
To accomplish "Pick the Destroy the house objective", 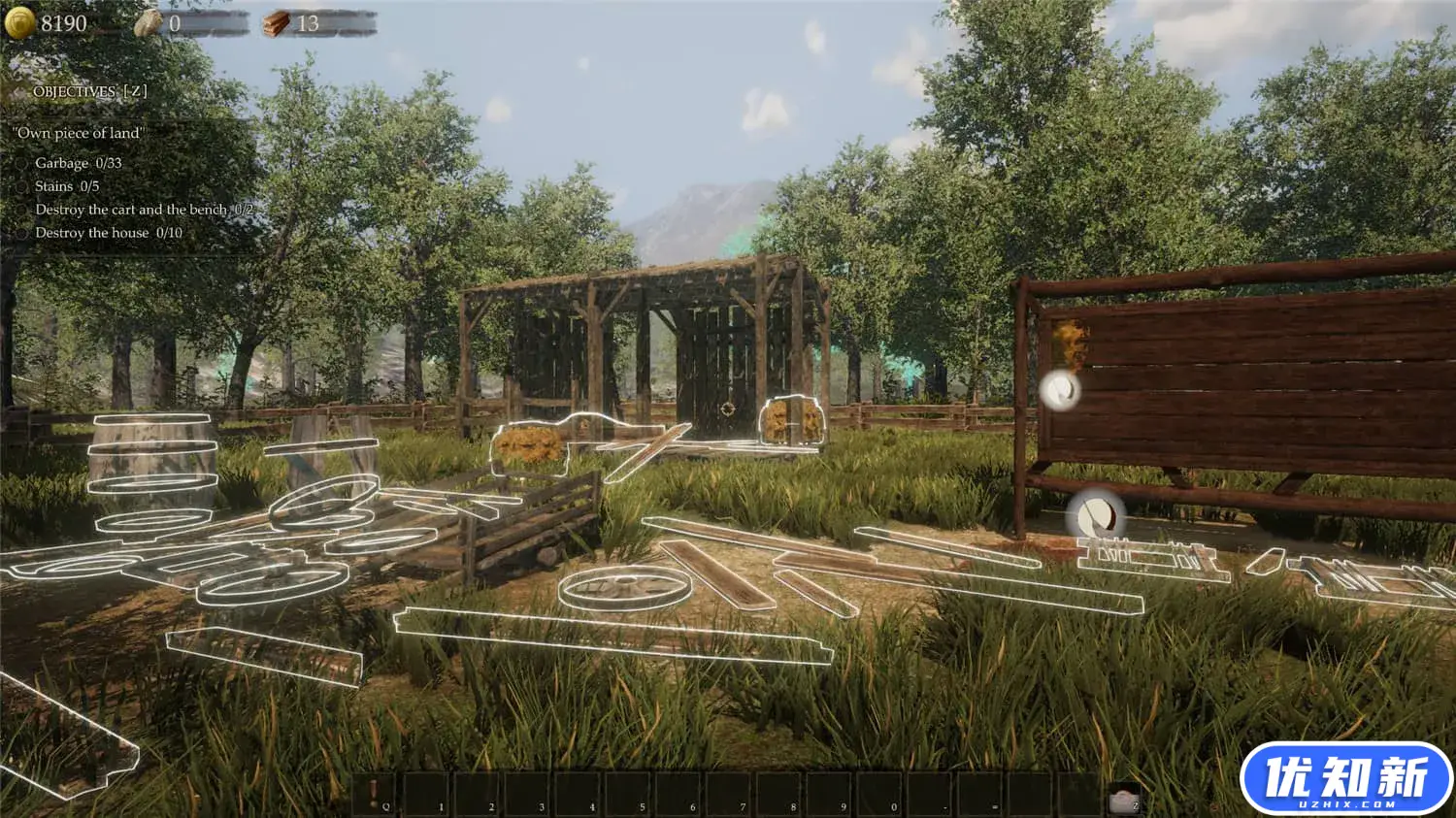I will [x=108, y=233].
